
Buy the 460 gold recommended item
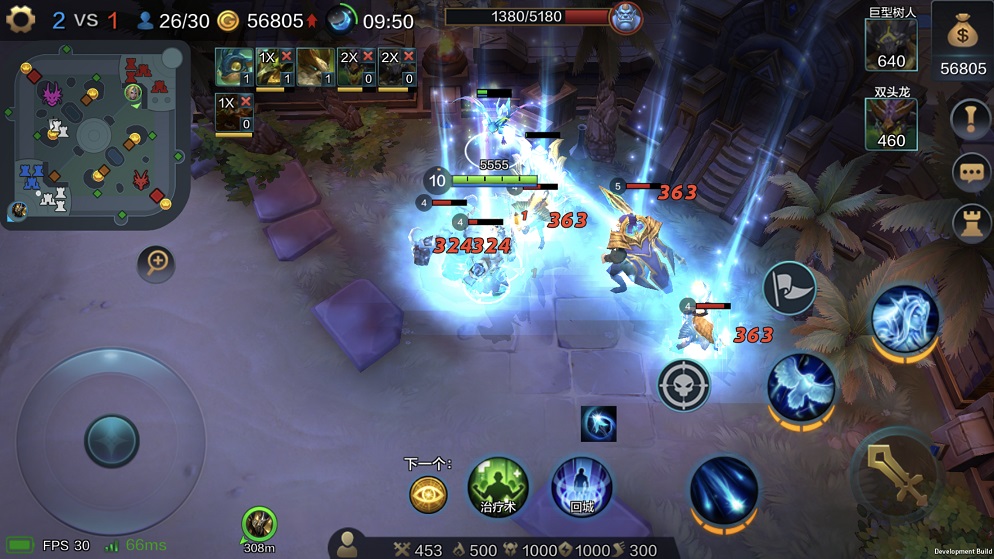(x=890, y=124)
